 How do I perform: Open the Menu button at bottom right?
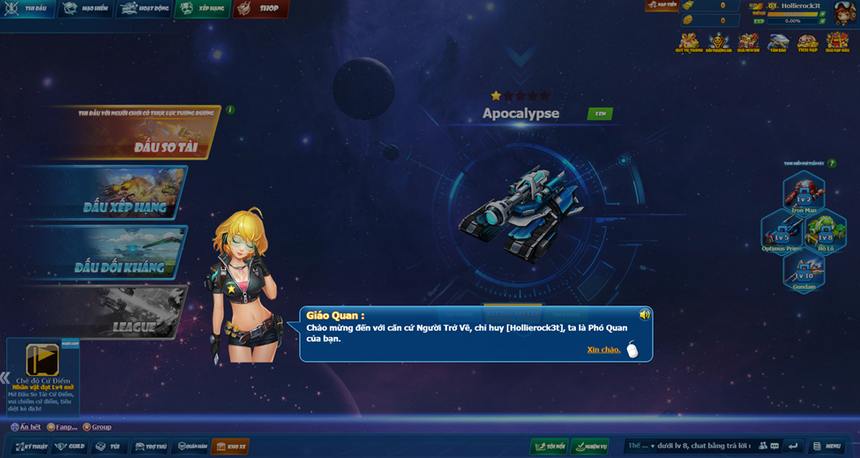point(830,446)
